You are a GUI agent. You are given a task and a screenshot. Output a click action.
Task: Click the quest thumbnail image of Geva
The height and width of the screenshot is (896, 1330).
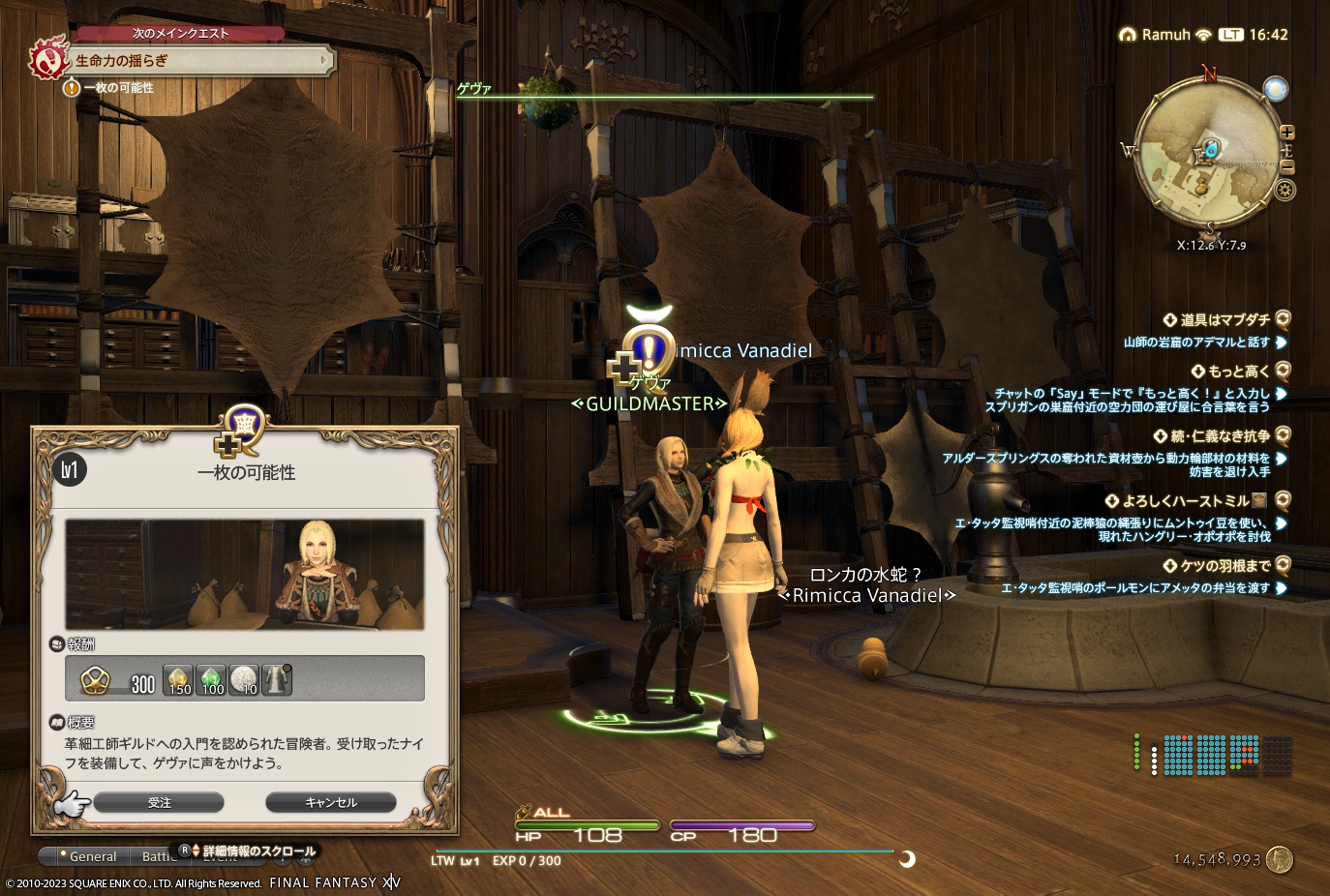click(245, 573)
